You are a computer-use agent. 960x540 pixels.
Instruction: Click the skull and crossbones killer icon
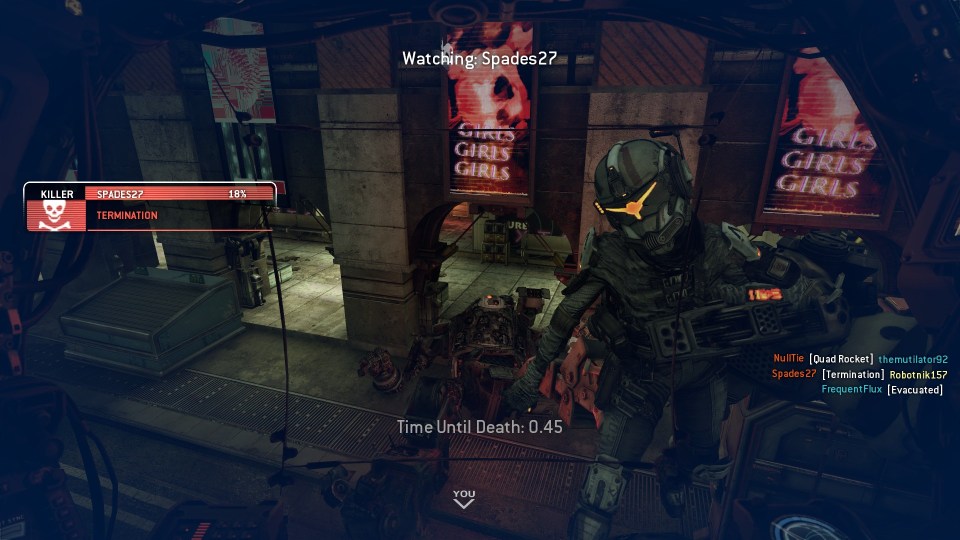pyautogui.click(x=55, y=215)
